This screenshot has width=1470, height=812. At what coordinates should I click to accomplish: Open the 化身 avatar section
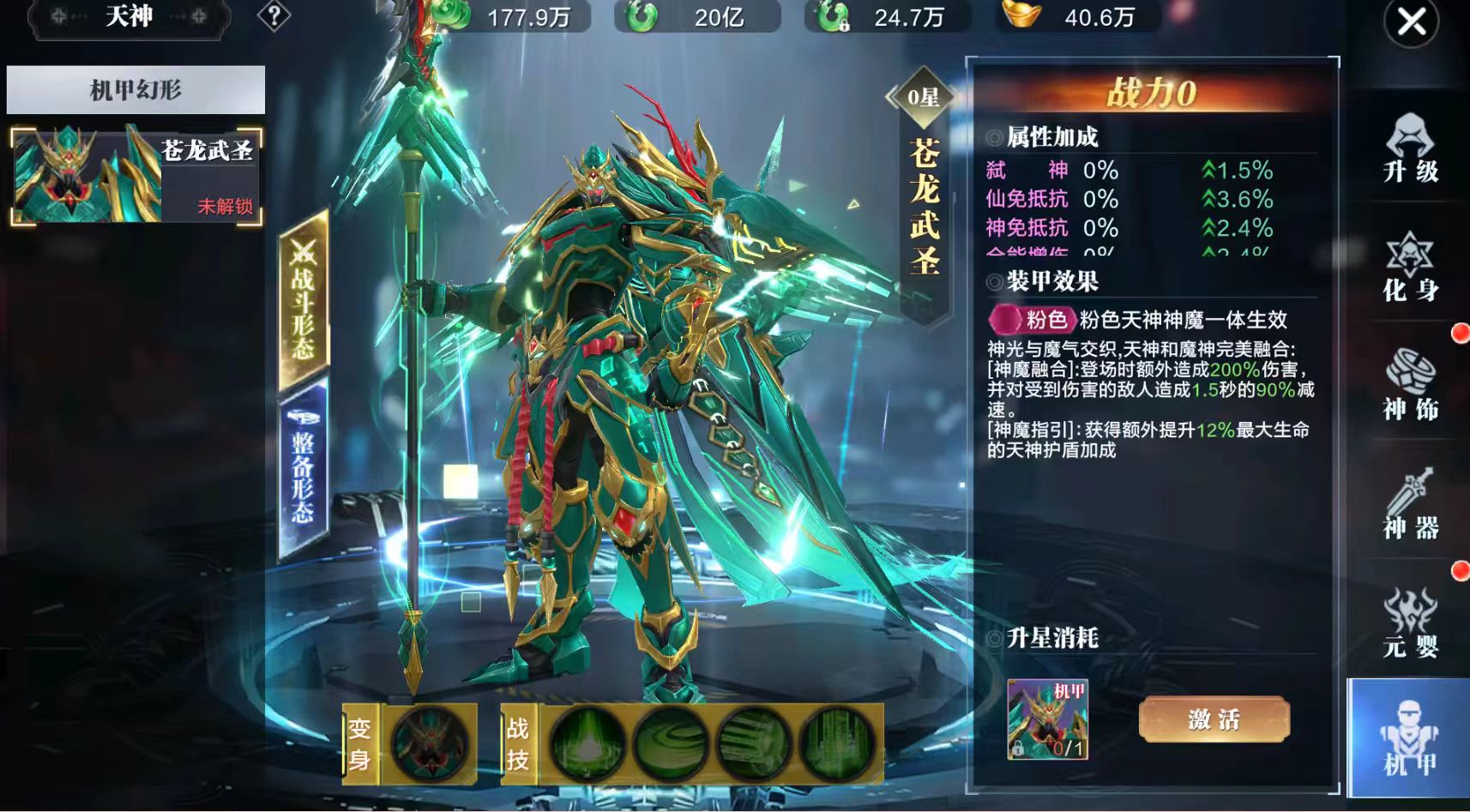pyautogui.click(x=1410, y=267)
